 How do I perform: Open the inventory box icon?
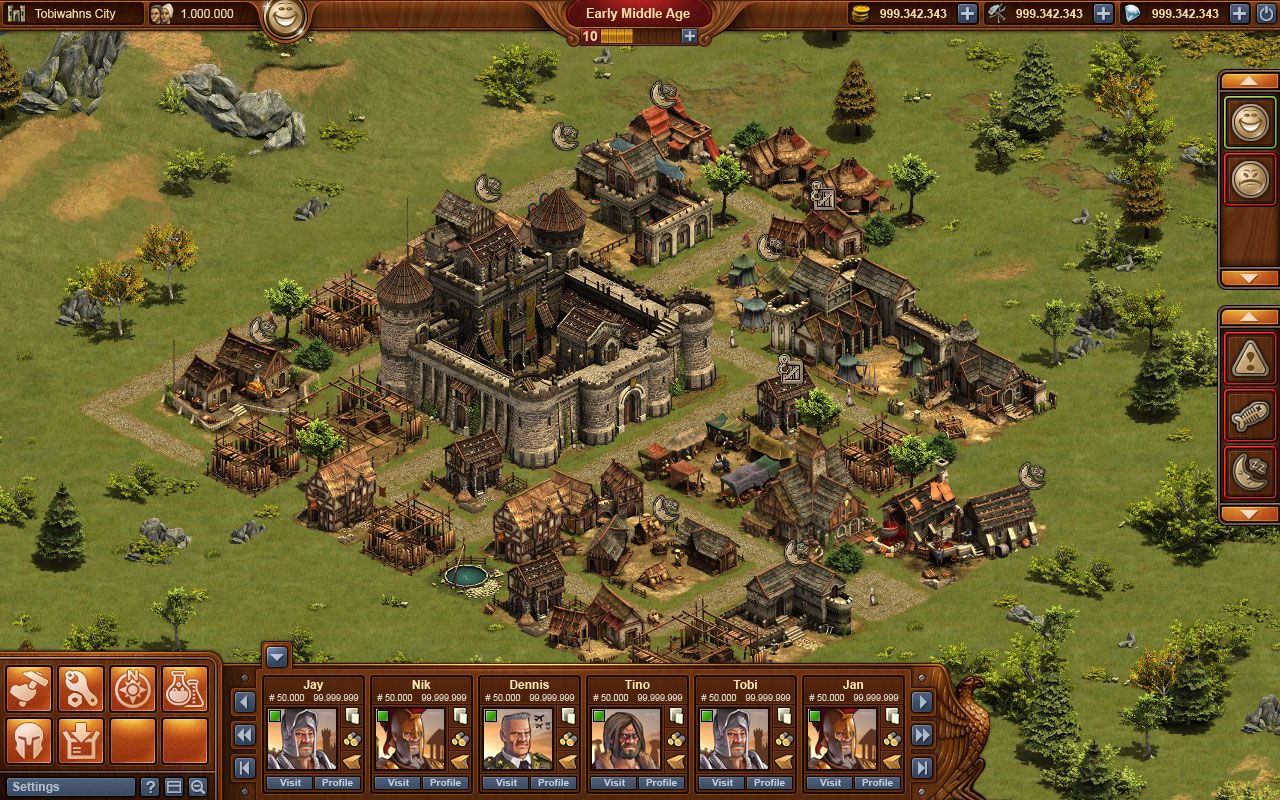click(81, 740)
